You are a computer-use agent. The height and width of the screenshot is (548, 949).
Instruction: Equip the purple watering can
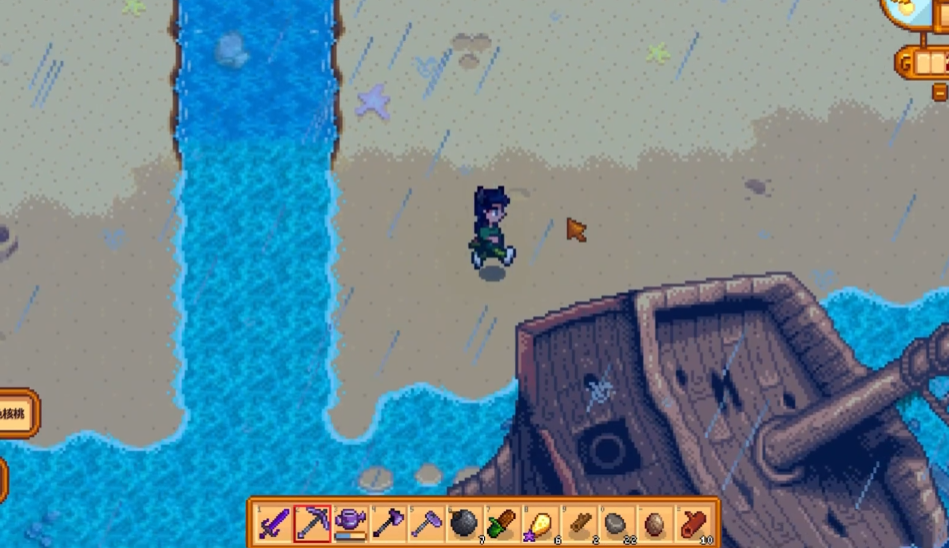[x=349, y=522]
